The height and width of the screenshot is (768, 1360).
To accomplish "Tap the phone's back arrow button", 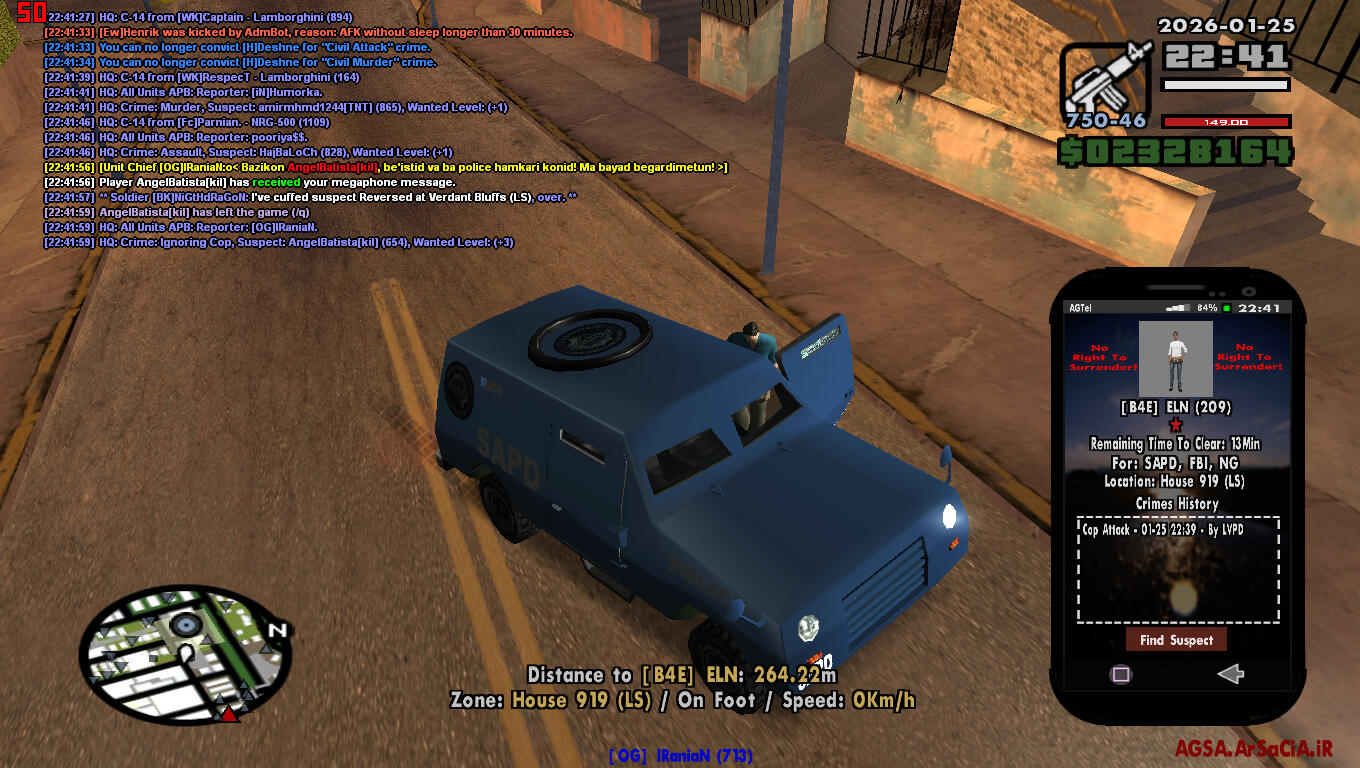I will 1230,674.
